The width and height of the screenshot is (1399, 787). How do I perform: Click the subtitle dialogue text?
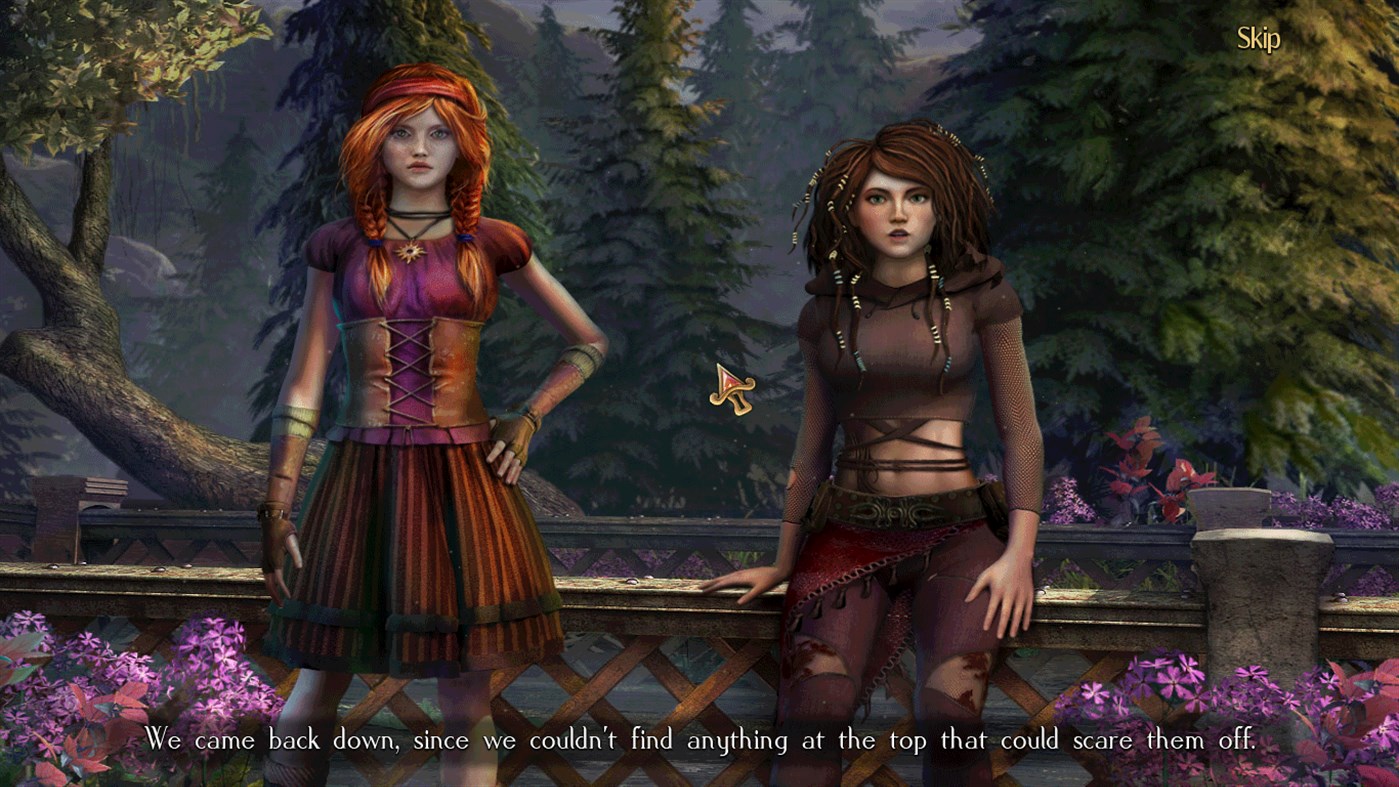pos(700,742)
